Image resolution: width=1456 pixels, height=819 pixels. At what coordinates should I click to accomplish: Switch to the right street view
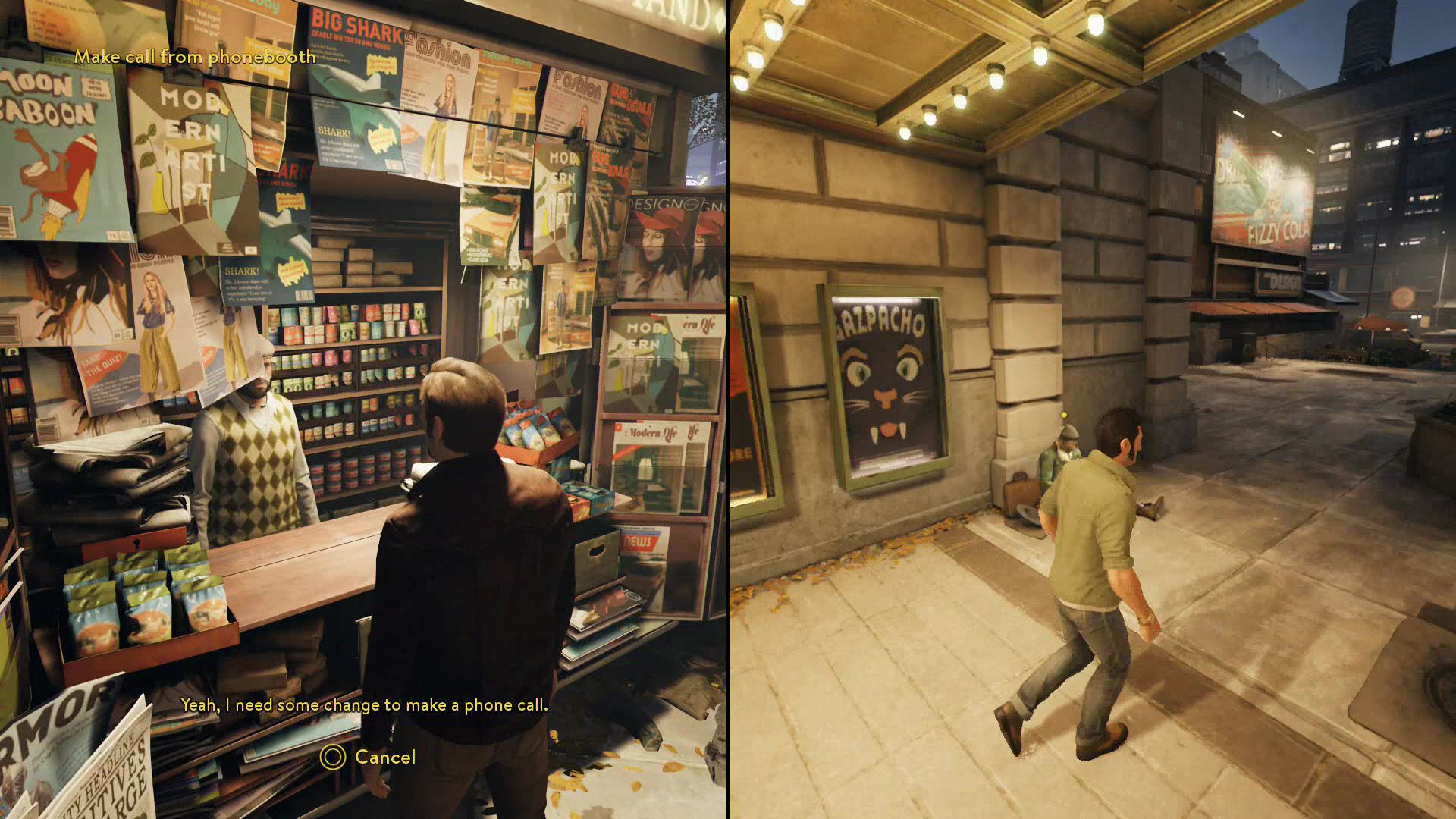coord(1092,409)
